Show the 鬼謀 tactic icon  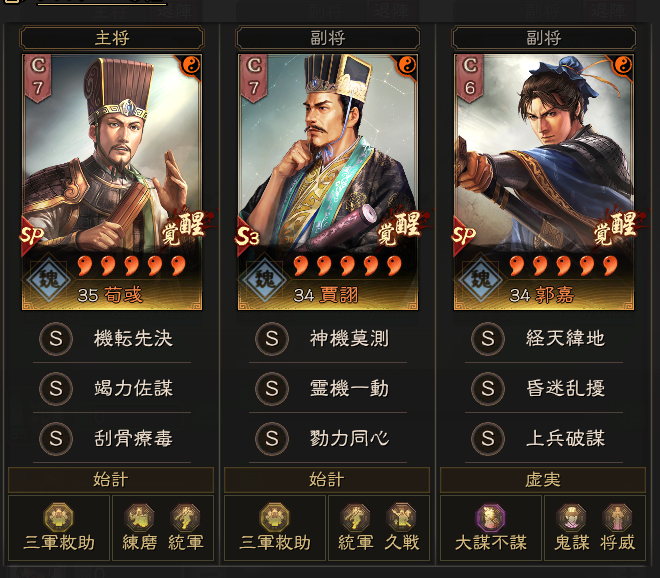(572, 527)
